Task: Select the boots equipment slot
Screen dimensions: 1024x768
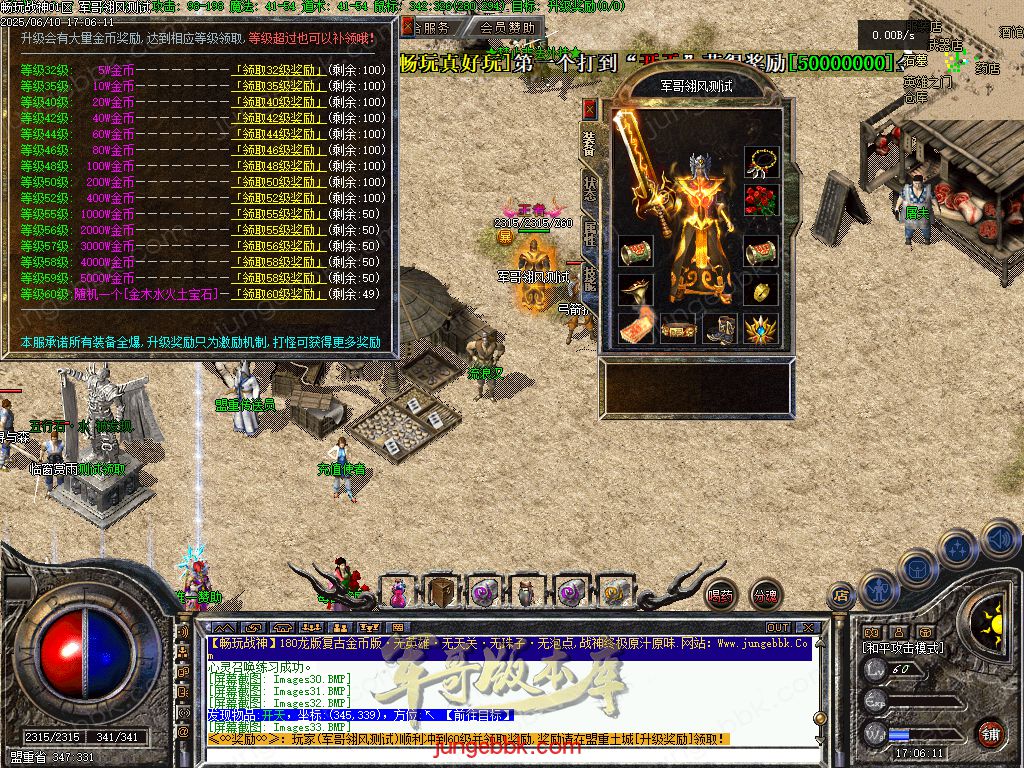Action: 720,328
